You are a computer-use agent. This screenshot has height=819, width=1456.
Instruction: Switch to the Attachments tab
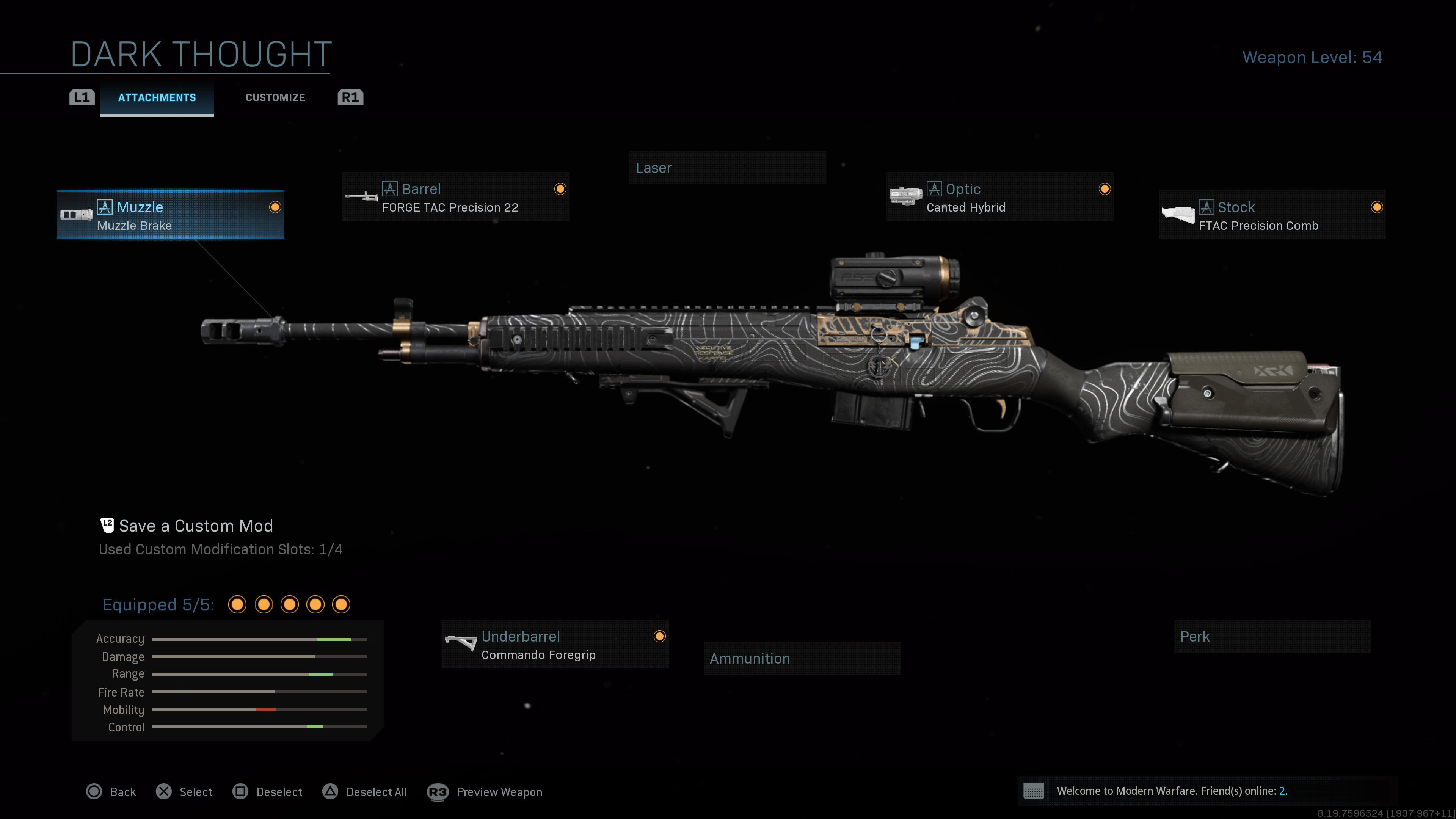157,98
